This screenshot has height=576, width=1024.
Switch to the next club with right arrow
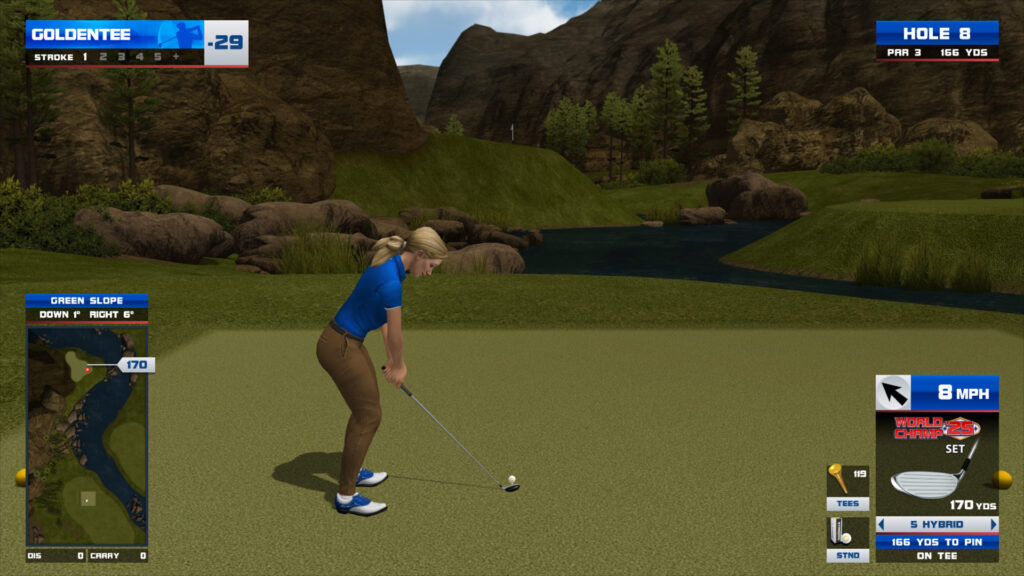(x=993, y=524)
